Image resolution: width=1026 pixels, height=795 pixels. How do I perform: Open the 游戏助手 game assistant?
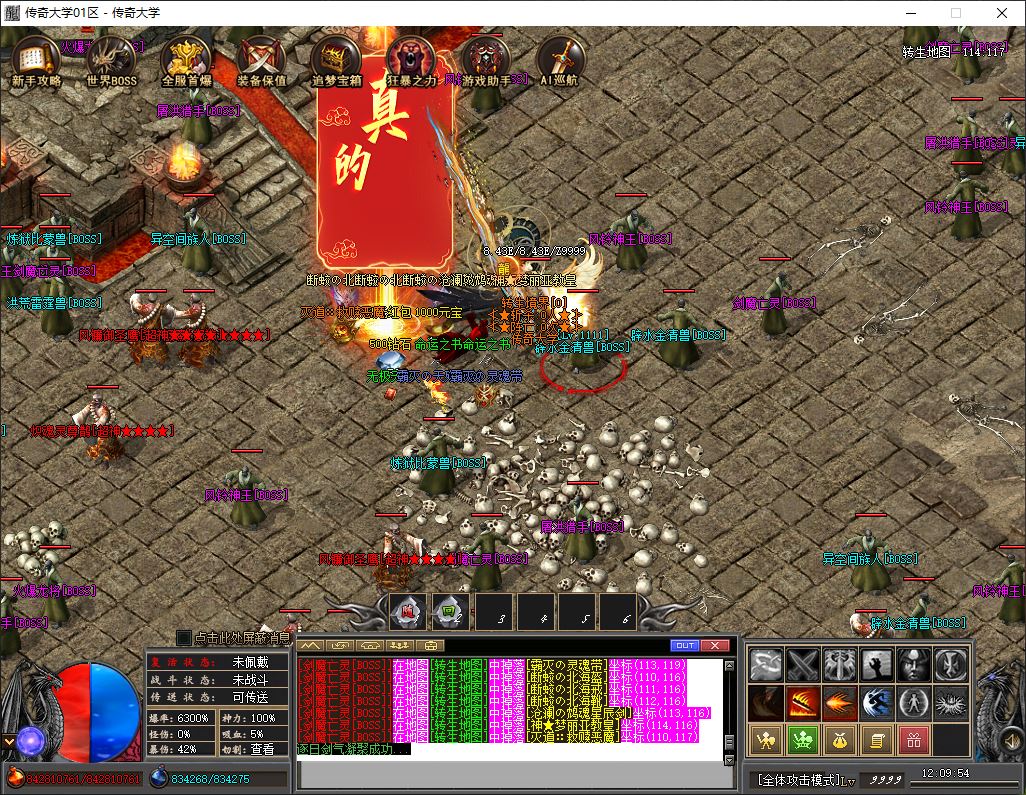point(486,62)
